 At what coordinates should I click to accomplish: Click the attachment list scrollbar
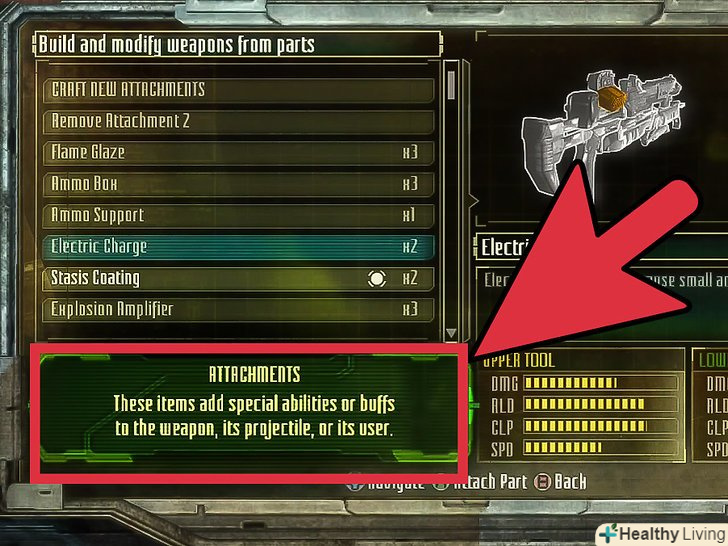pos(451,200)
